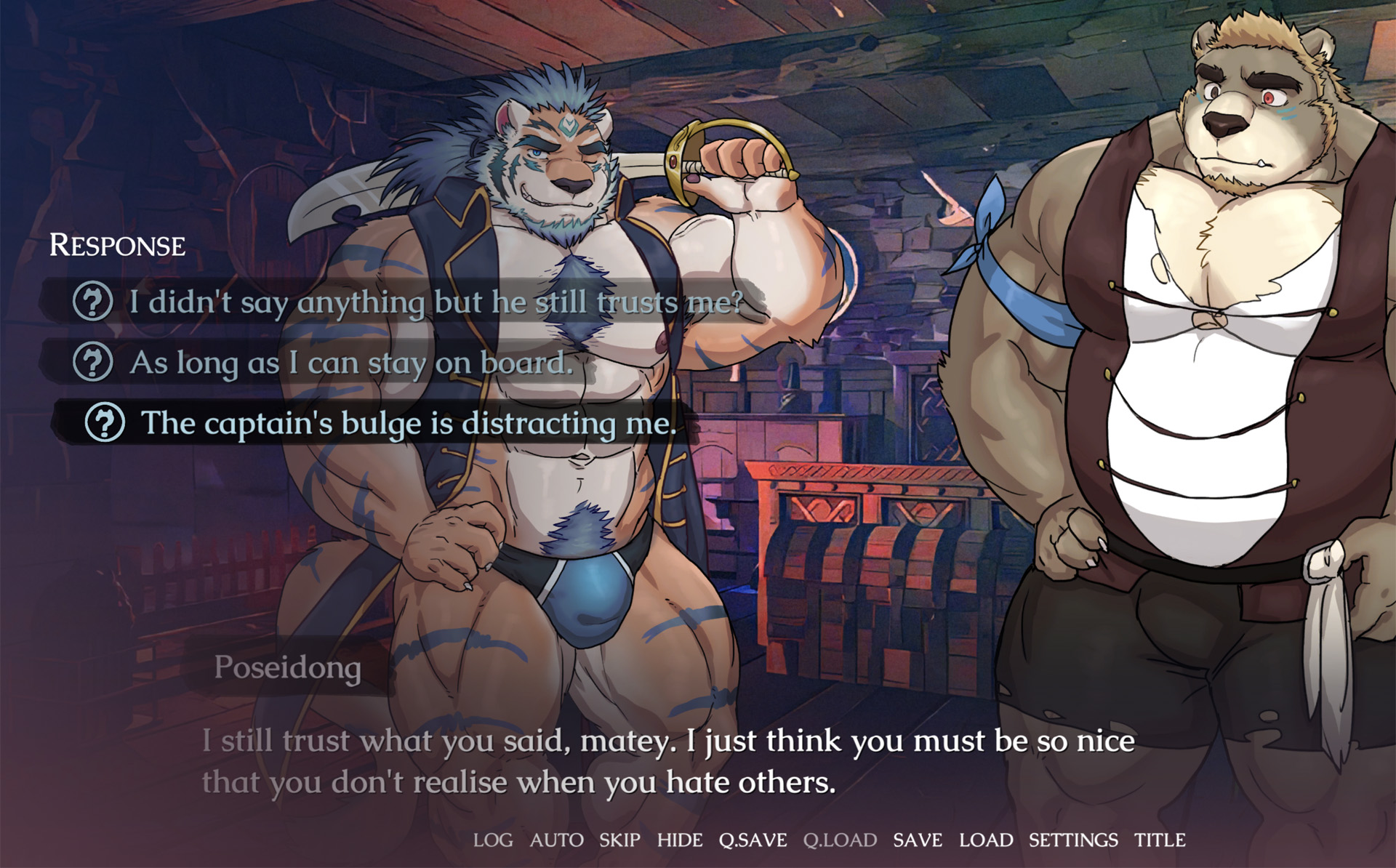Image resolution: width=1396 pixels, height=868 pixels.
Task: Select "As long as I can stay on board."
Action: tap(351, 363)
